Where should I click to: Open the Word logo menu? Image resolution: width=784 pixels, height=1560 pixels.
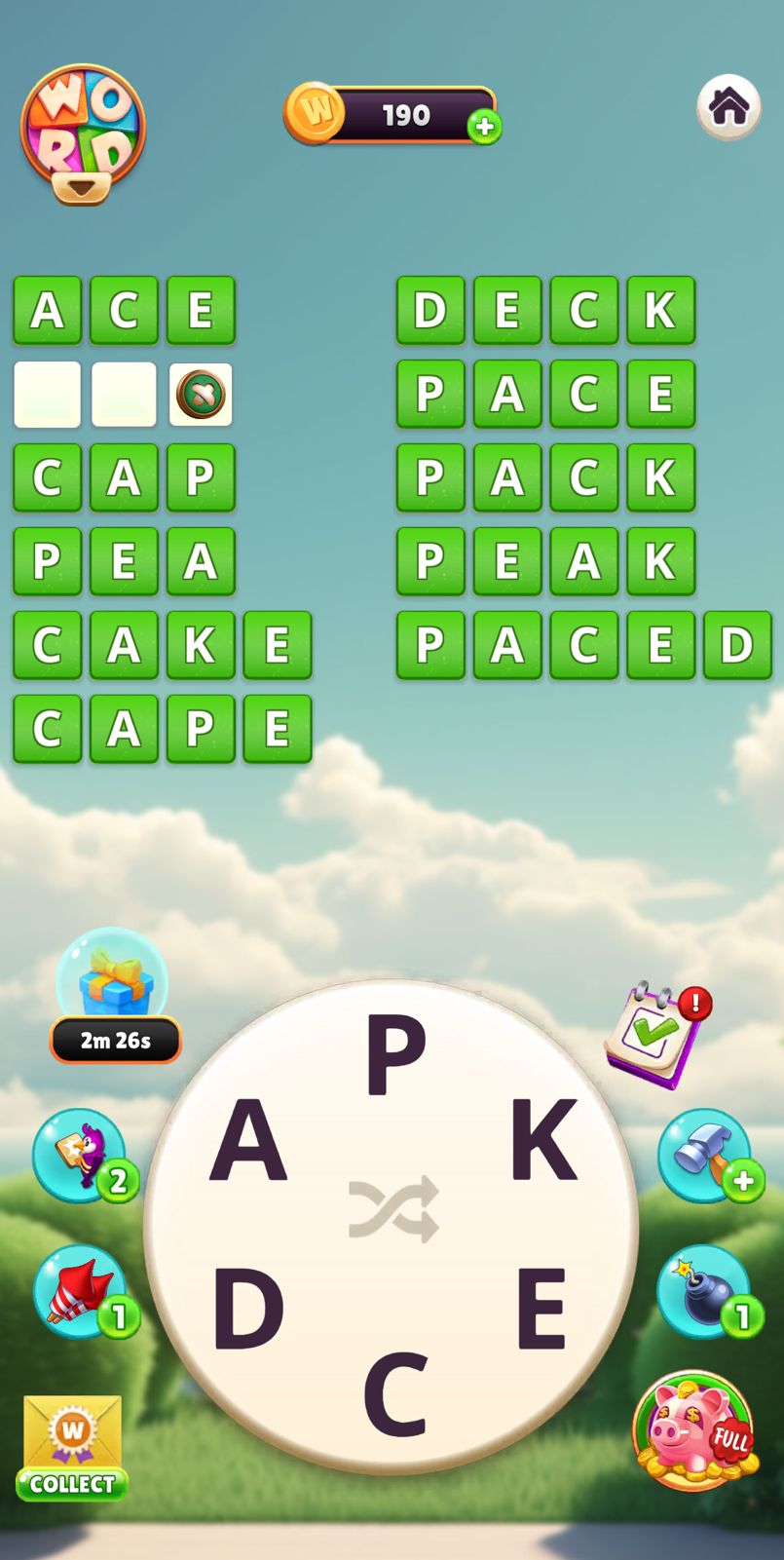[83, 133]
